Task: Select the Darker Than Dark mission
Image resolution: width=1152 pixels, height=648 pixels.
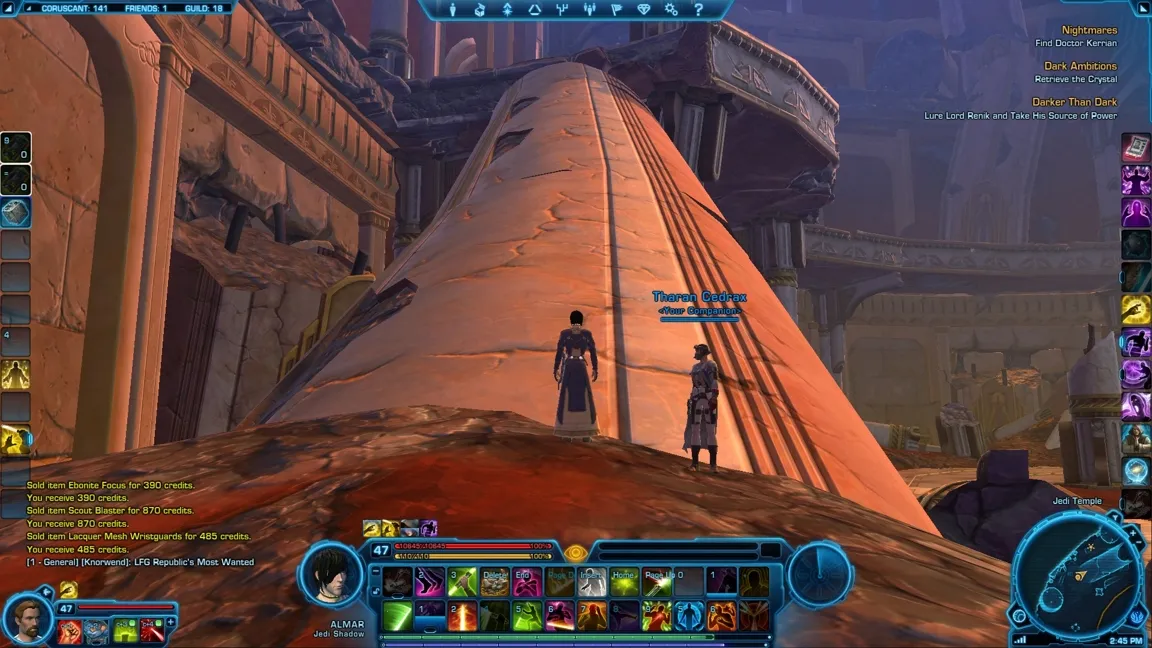Action: point(1074,102)
